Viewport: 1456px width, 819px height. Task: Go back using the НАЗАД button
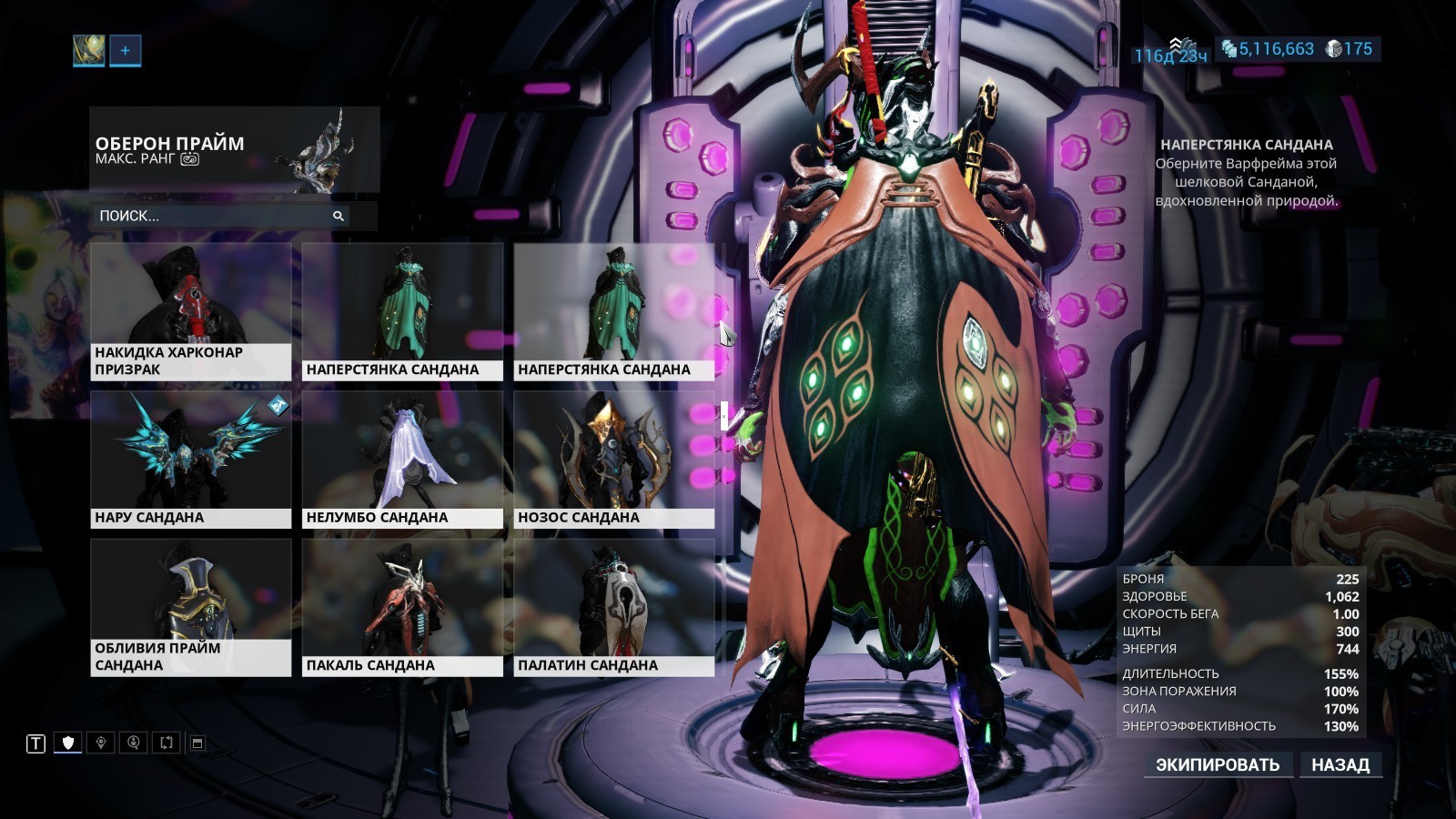(x=1340, y=764)
